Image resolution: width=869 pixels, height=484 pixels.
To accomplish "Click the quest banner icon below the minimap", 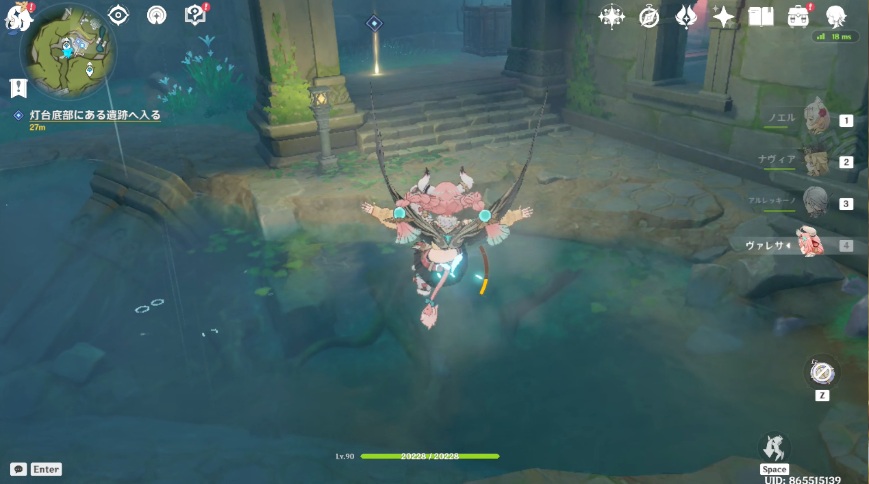I will 18,88.
